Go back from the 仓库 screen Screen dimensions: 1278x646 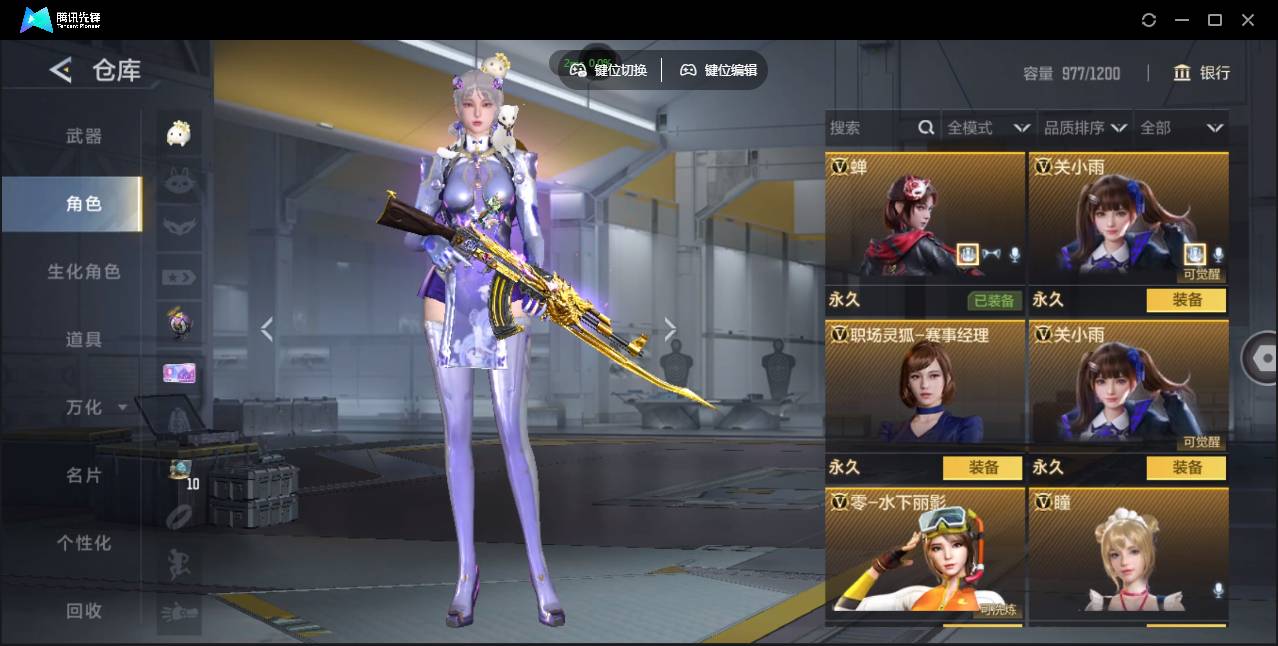(x=61, y=70)
